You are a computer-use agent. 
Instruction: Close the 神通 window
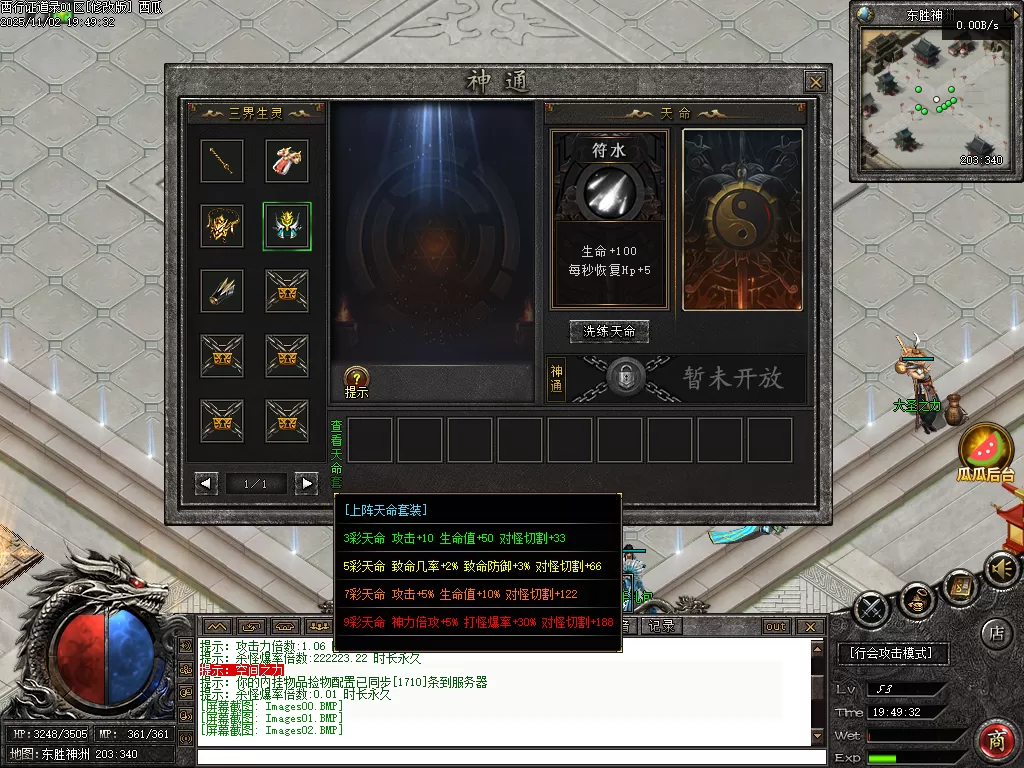tap(816, 82)
